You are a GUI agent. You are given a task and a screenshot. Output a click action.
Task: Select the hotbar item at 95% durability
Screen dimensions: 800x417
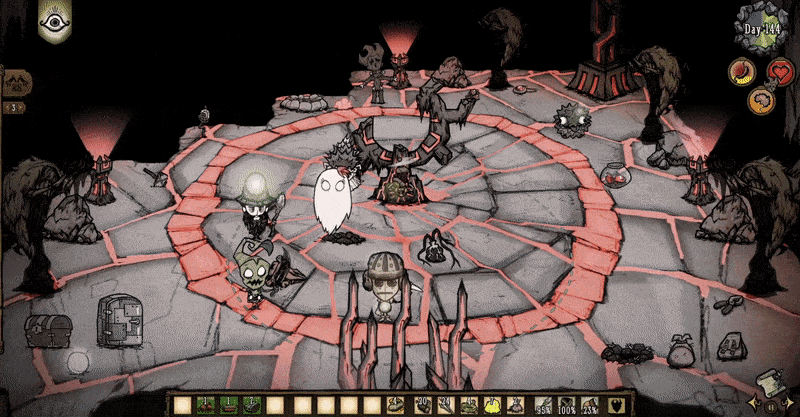542,404
